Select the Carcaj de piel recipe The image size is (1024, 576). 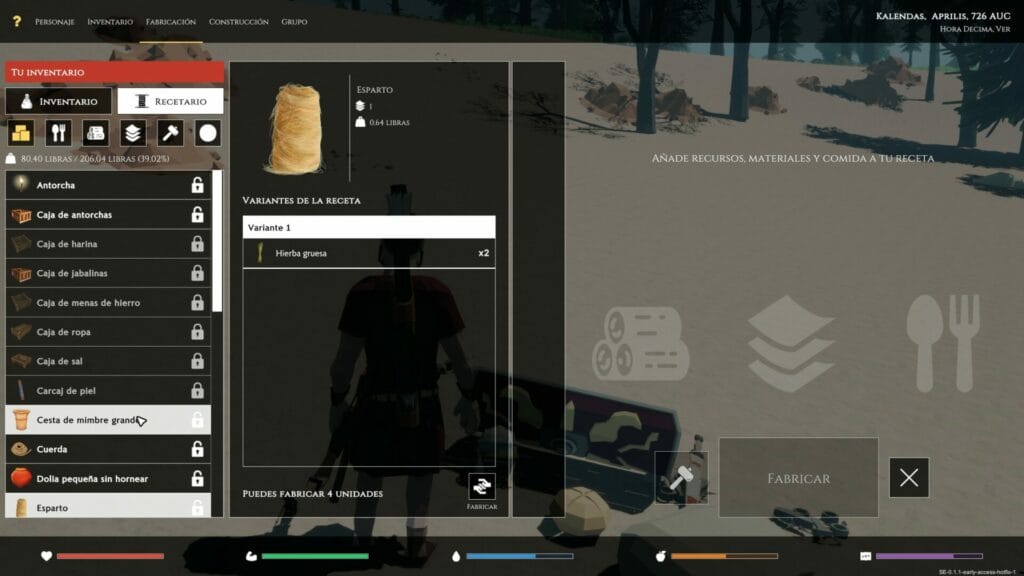pos(108,390)
